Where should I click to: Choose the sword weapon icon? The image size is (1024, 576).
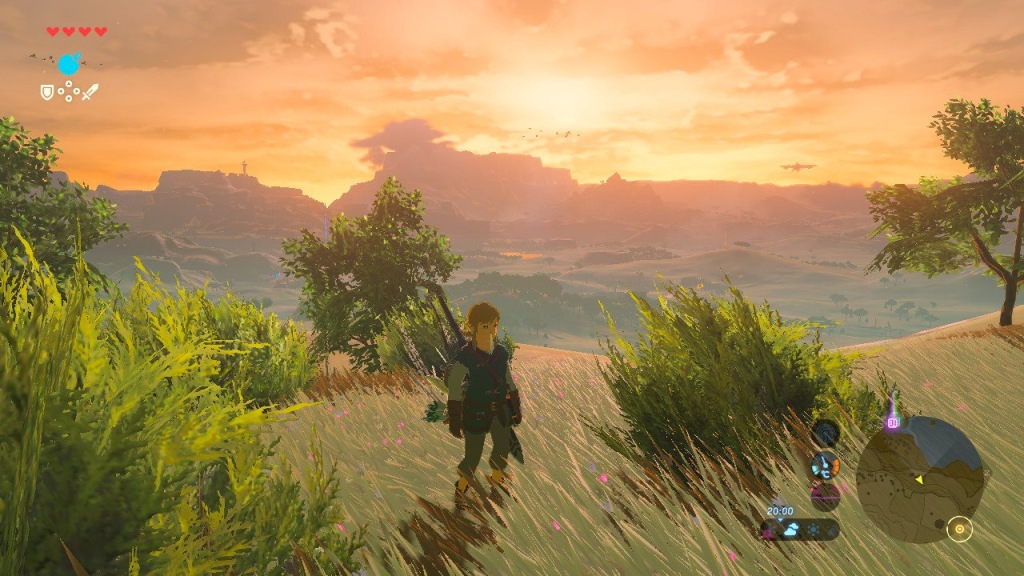90,92
